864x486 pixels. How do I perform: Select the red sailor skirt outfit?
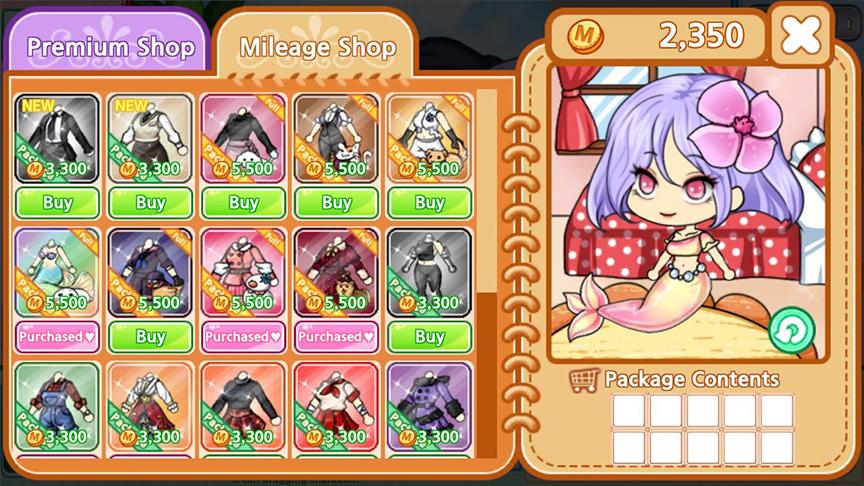[336, 405]
